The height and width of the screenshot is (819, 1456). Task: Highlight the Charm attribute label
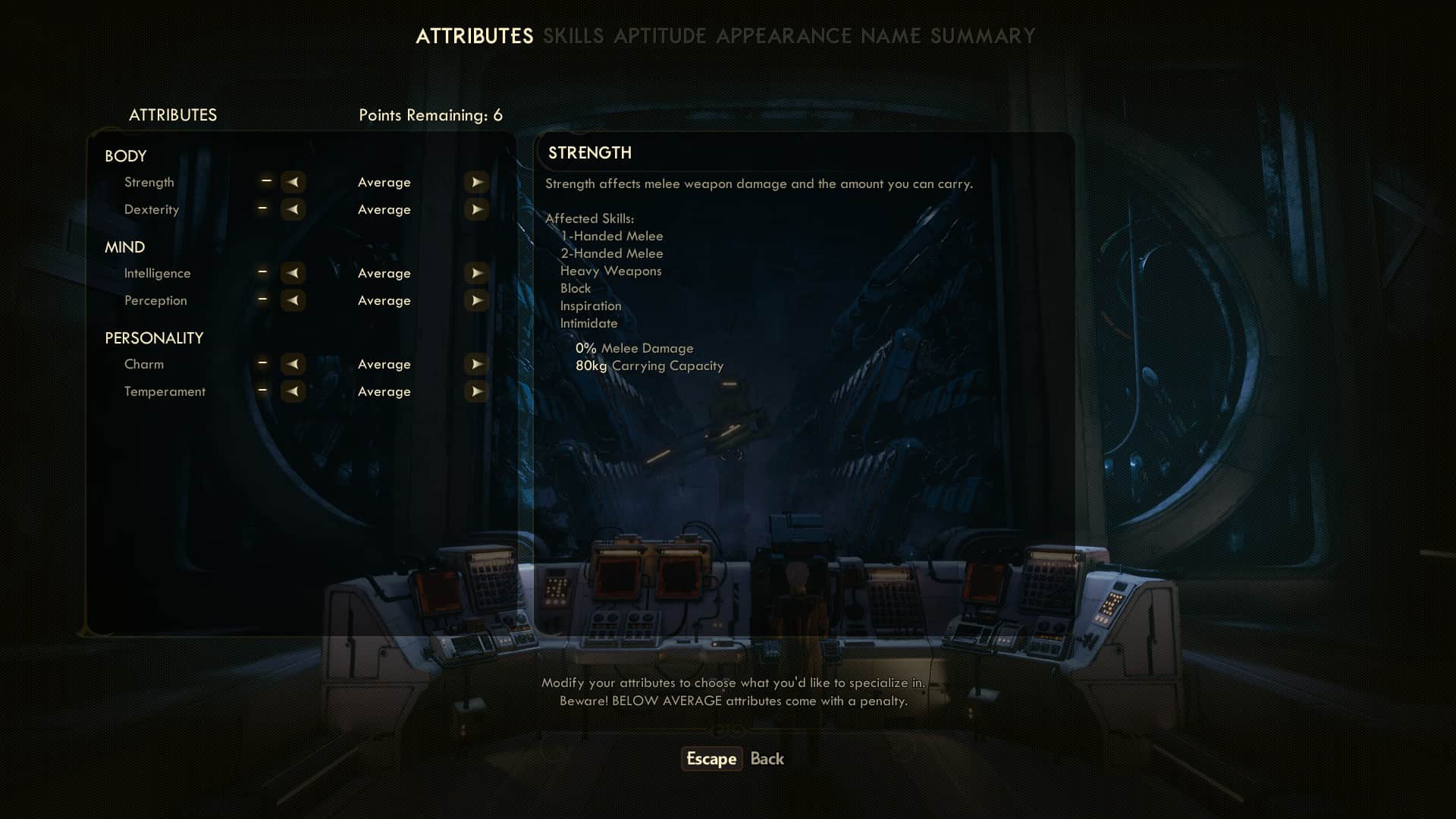(x=144, y=364)
